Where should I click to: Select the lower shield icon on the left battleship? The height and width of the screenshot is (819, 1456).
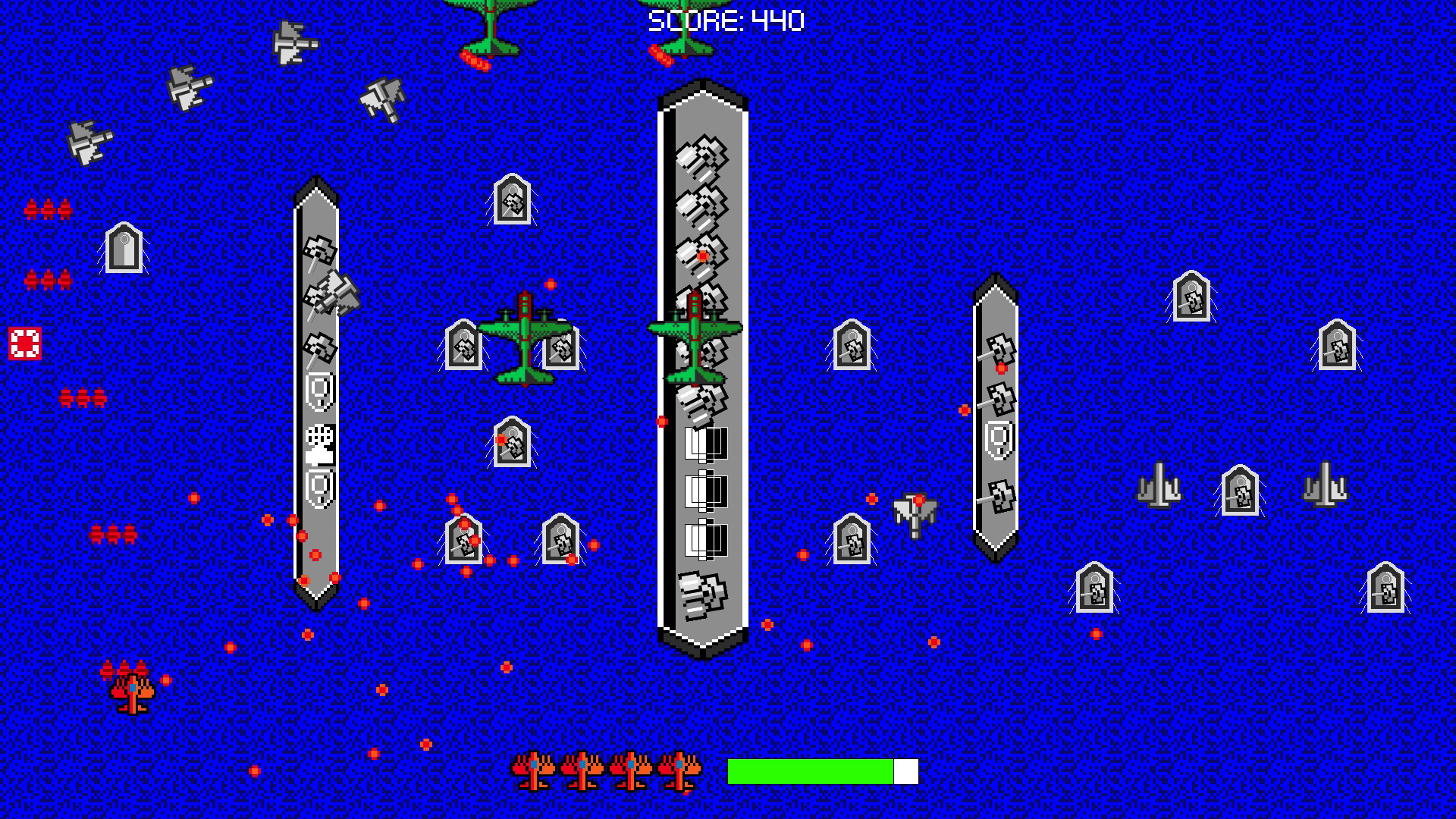click(x=320, y=485)
